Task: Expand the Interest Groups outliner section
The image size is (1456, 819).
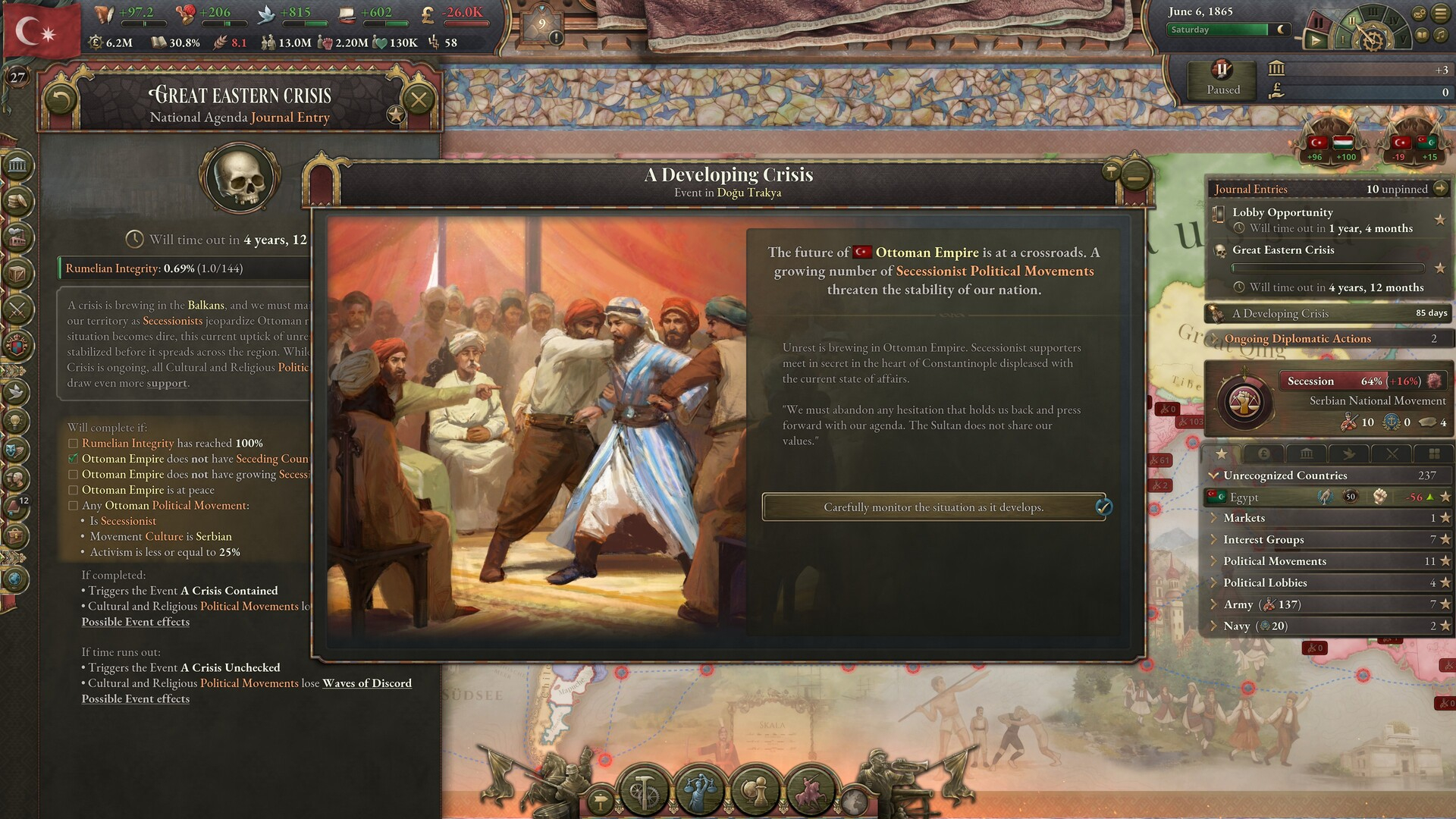Action: coord(1263,539)
